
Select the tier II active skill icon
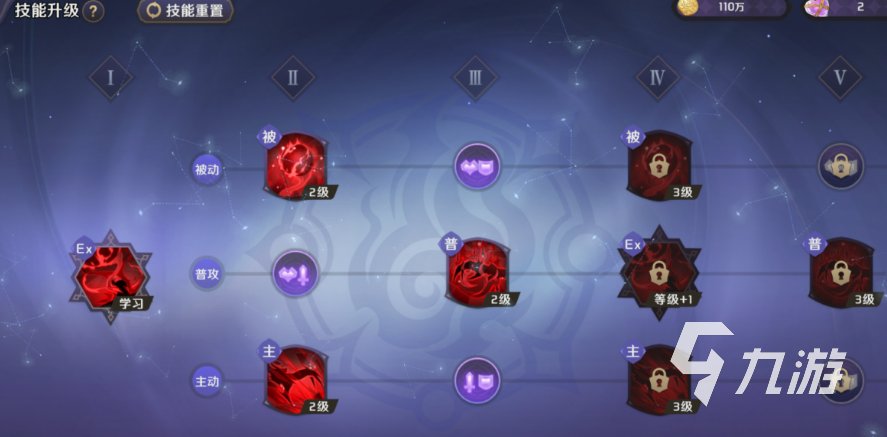[x=296, y=380]
